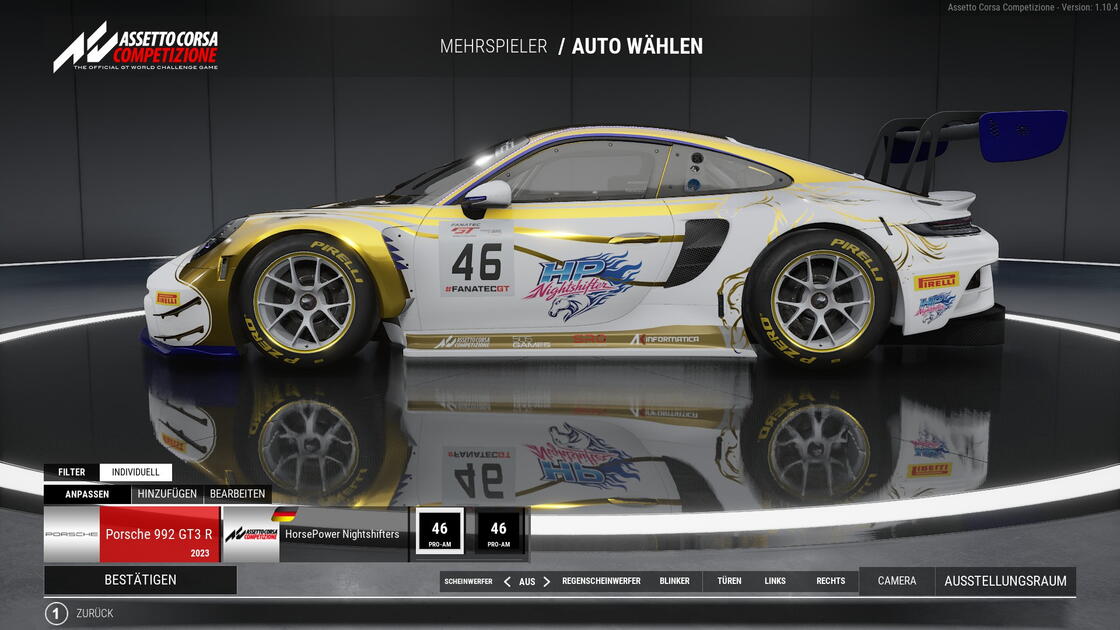Switch to the Individuell tab

(x=135, y=472)
